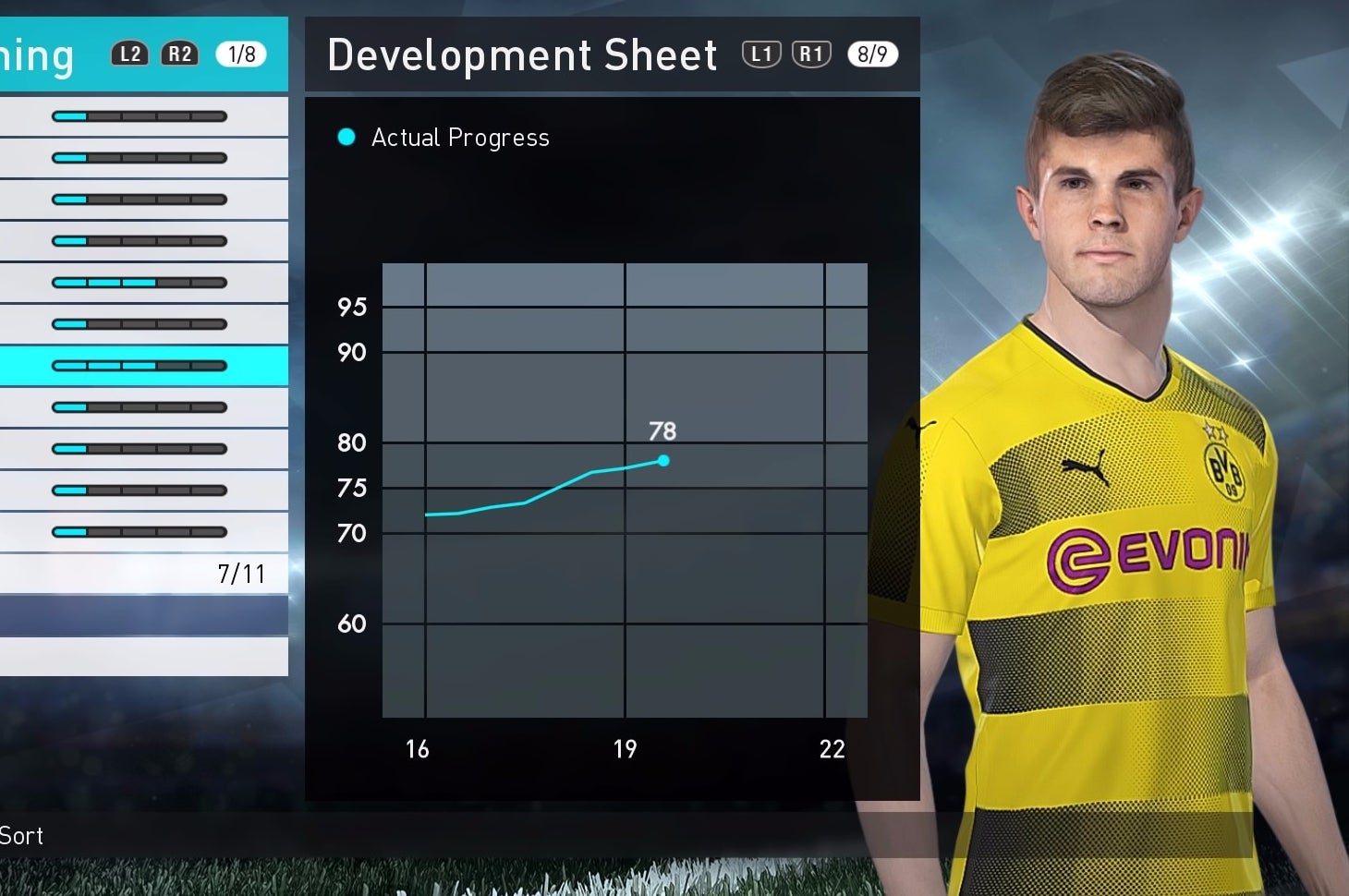Click the Actual Progress label text
The image size is (1349, 896).
tap(460, 137)
